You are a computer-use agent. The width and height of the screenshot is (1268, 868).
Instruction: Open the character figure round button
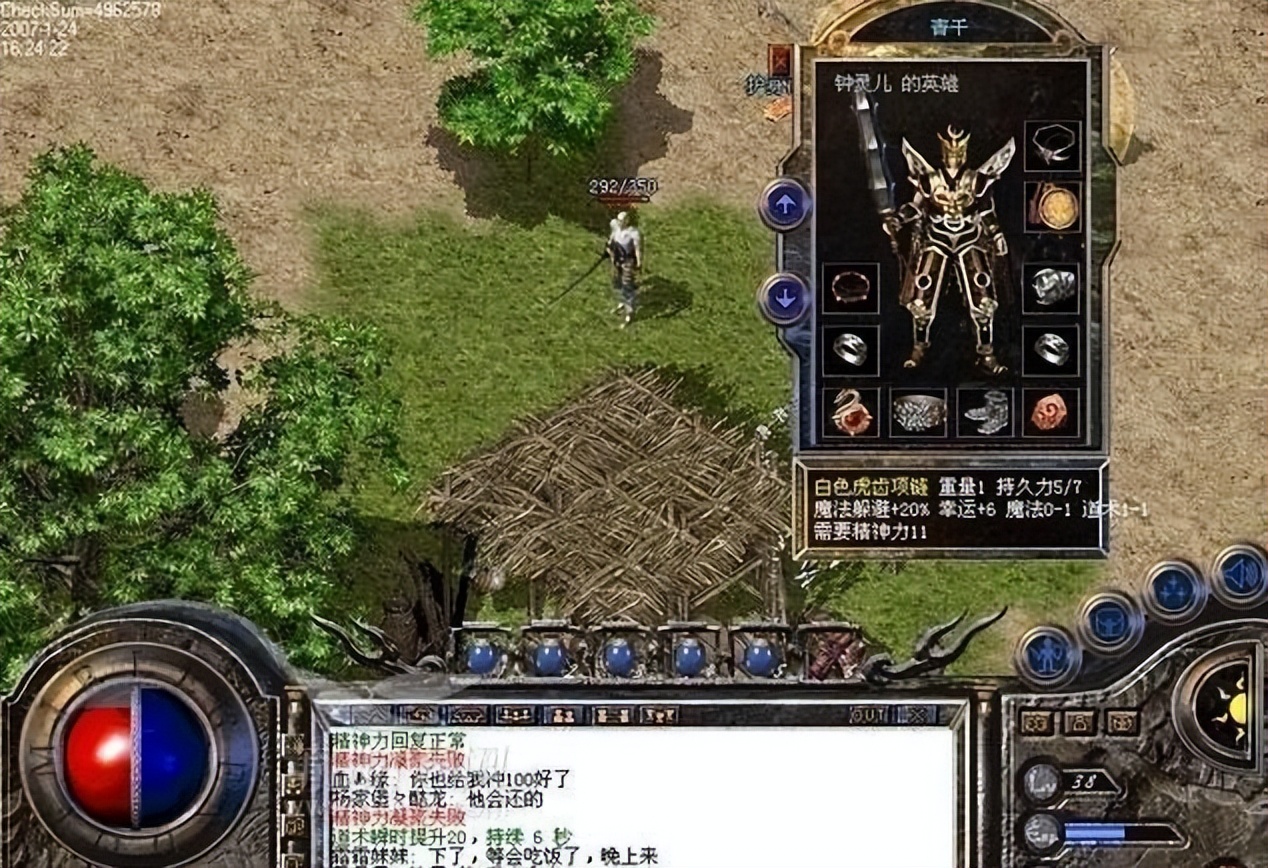(x=1048, y=657)
